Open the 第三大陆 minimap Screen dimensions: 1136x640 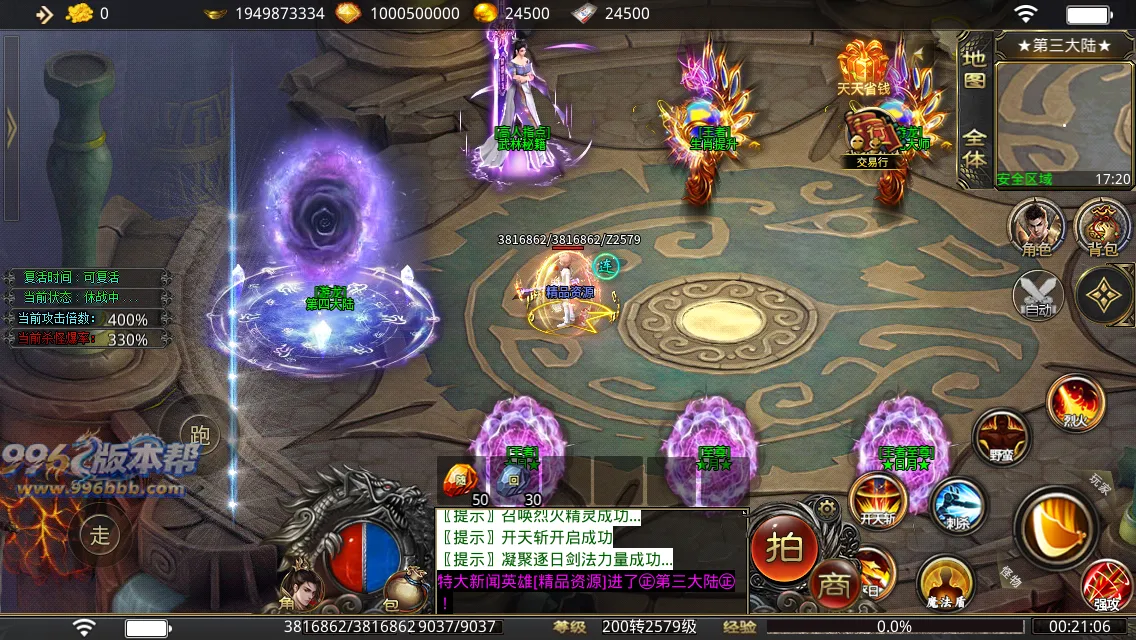[x=1064, y=110]
